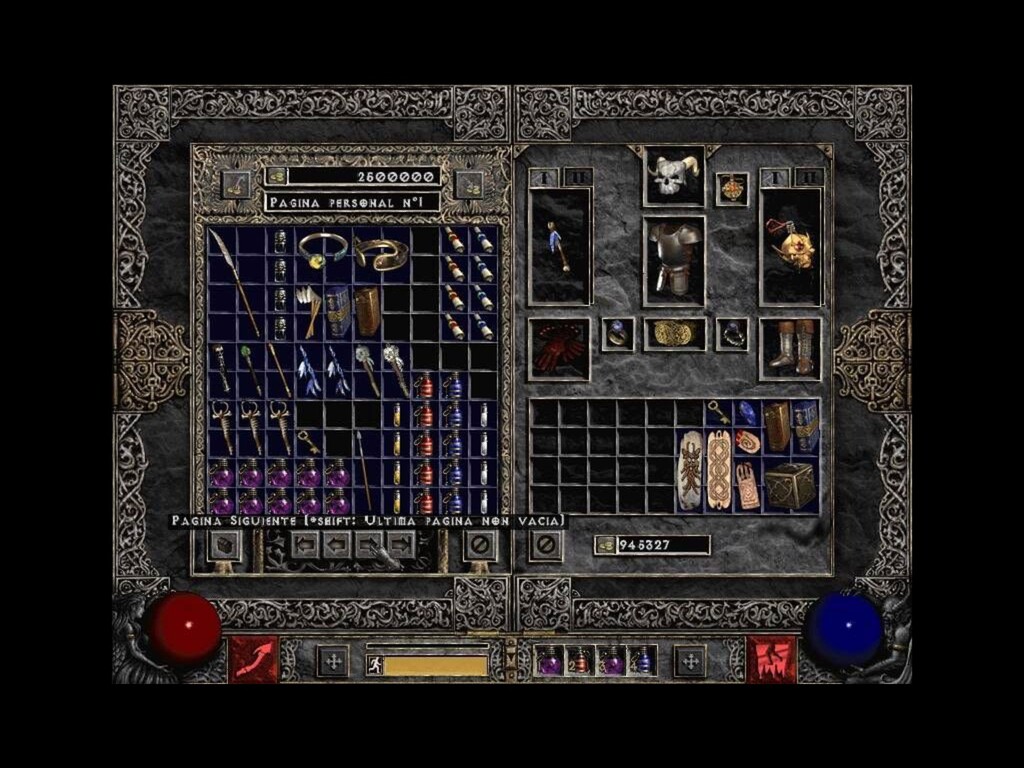The width and height of the screenshot is (1024, 768).
Task: Open the right red skill selector icon
Action: point(771,660)
